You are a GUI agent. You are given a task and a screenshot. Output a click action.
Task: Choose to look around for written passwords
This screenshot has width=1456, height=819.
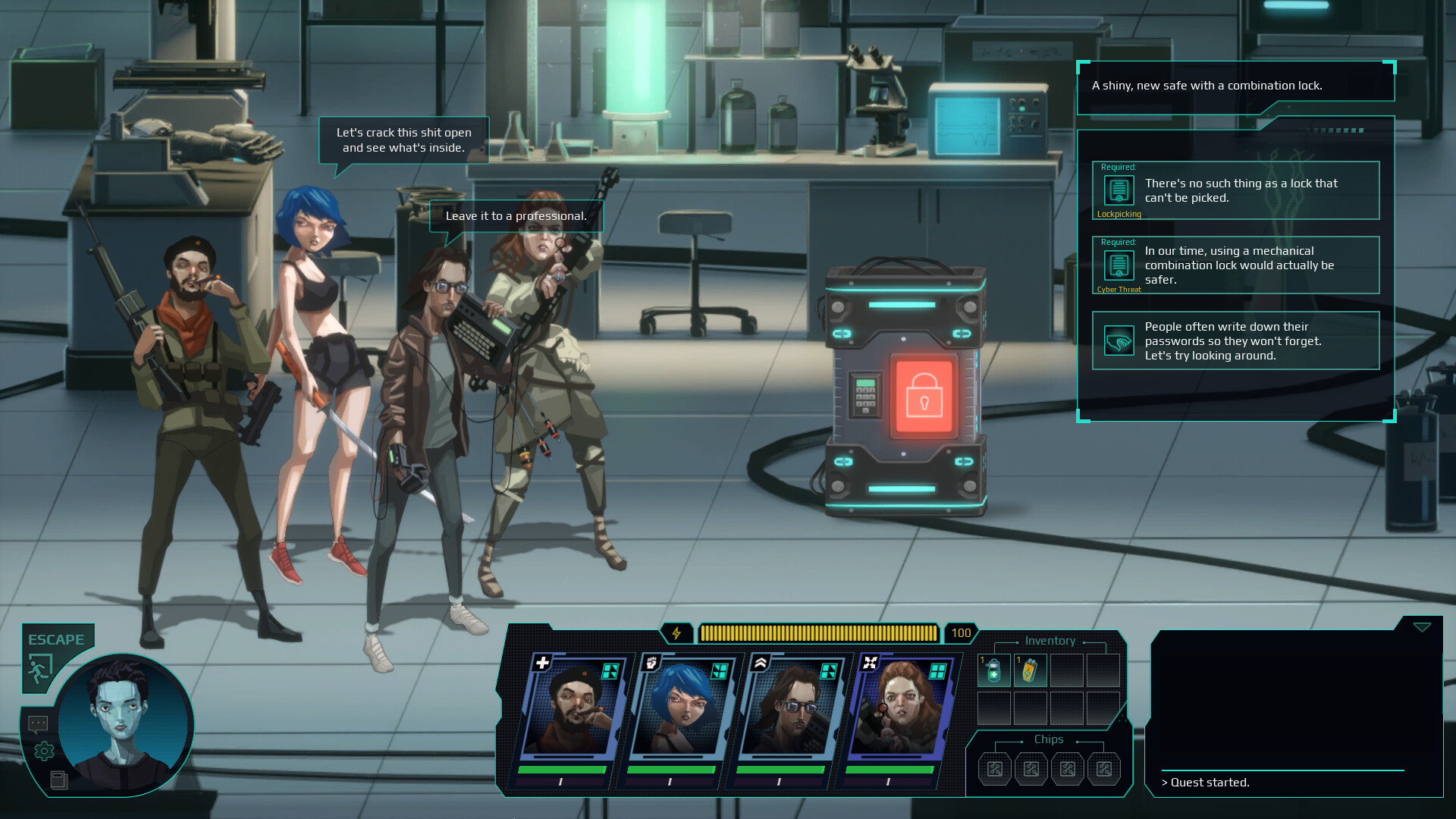1235,340
